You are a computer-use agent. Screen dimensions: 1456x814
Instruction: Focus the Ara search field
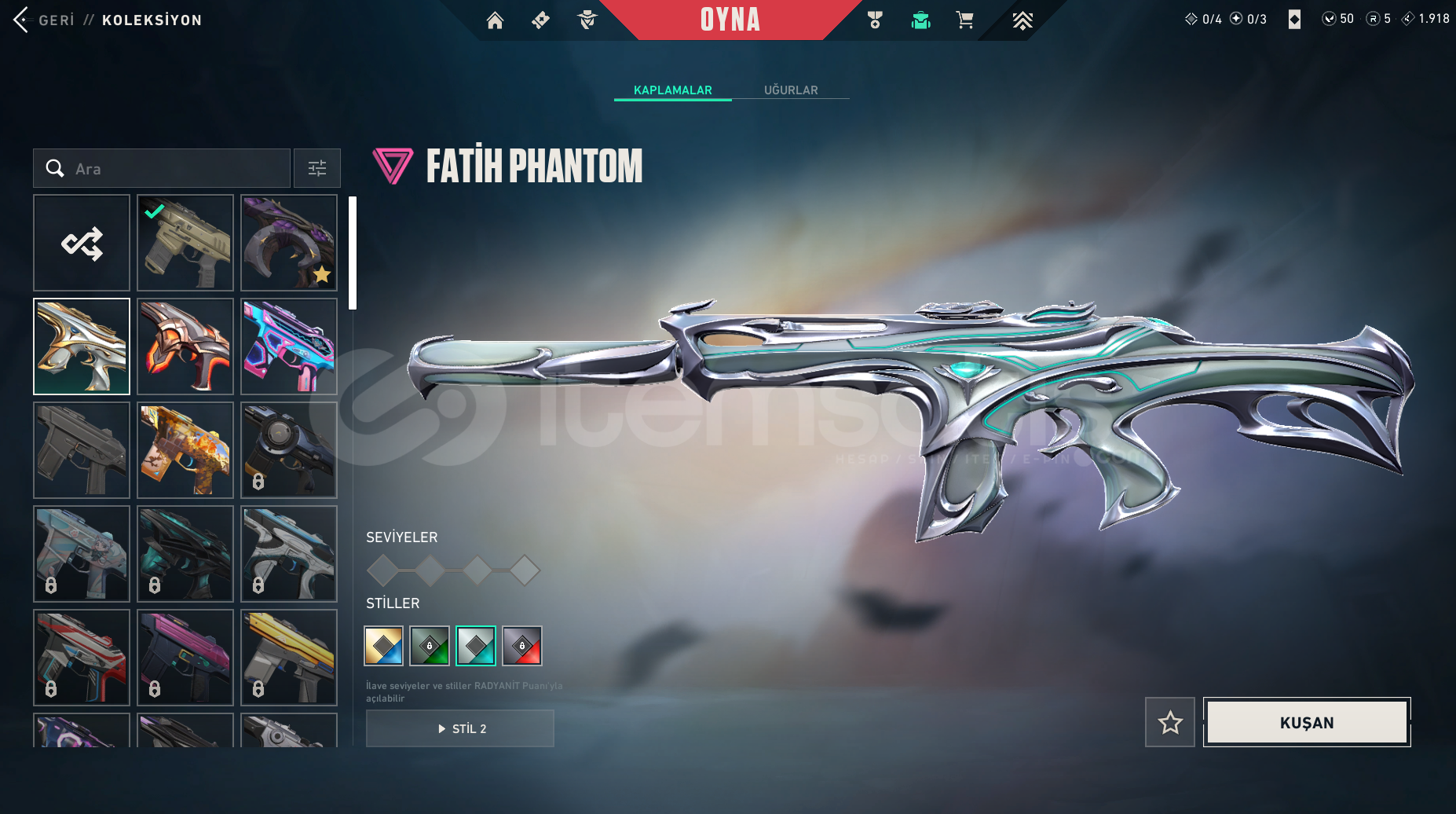coord(173,168)
